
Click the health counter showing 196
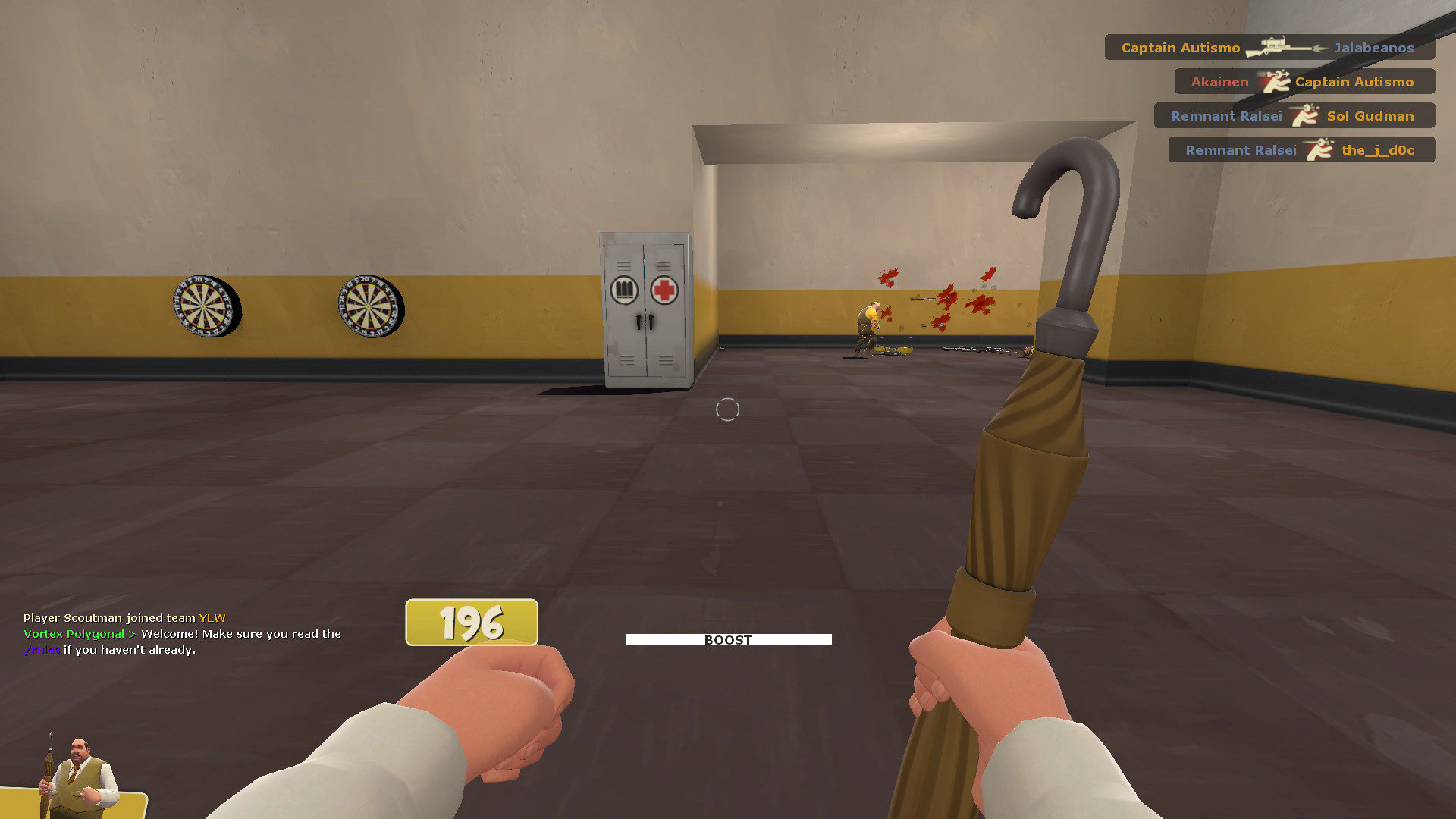click(x=470, y=623)
